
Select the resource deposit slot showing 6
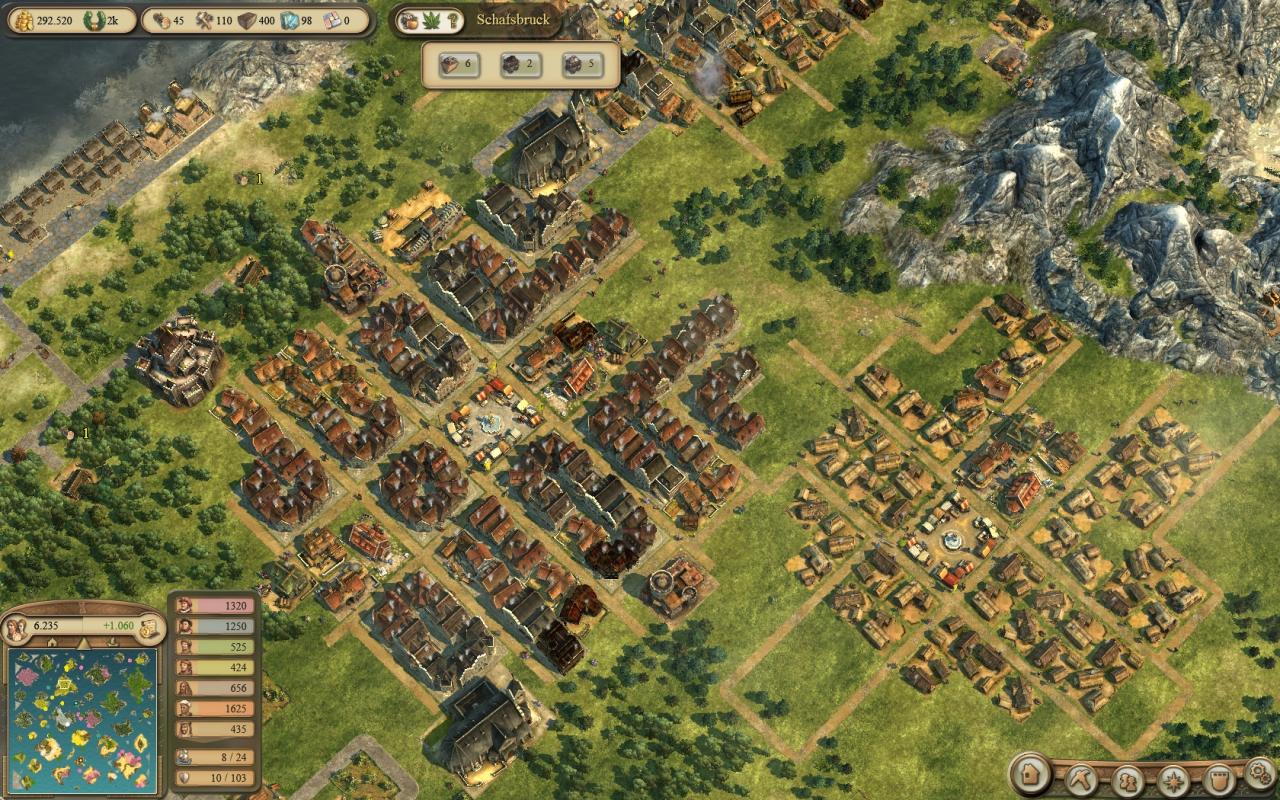pyautogui.click(x=452, y=65)
